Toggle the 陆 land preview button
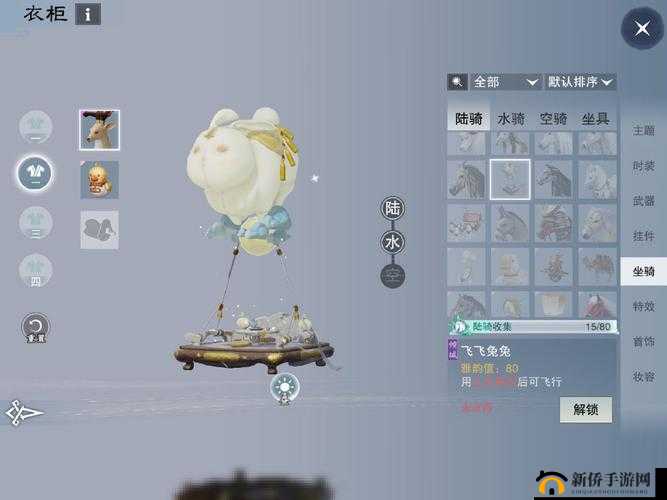 [393, 209]
